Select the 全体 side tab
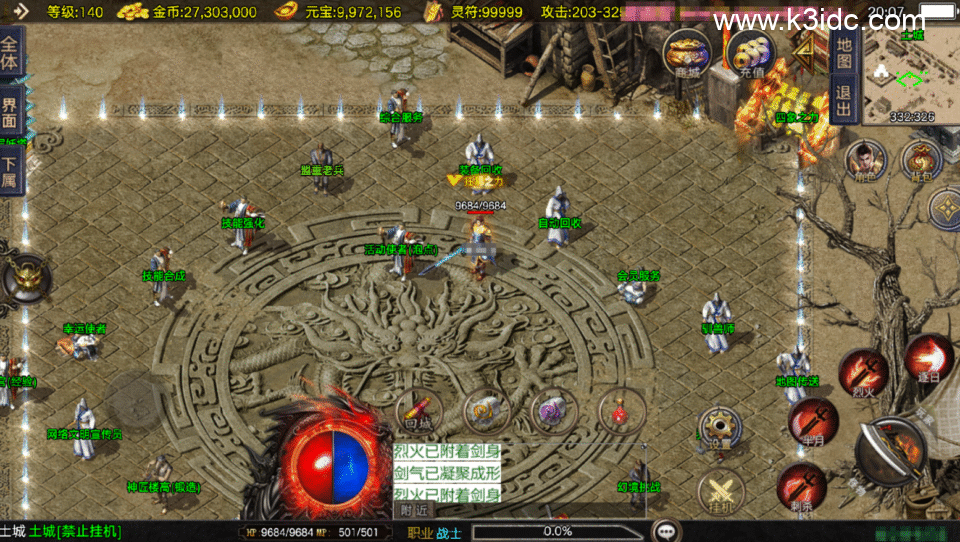This screenshot has width=960, height=542. click(x=10, y=53)
